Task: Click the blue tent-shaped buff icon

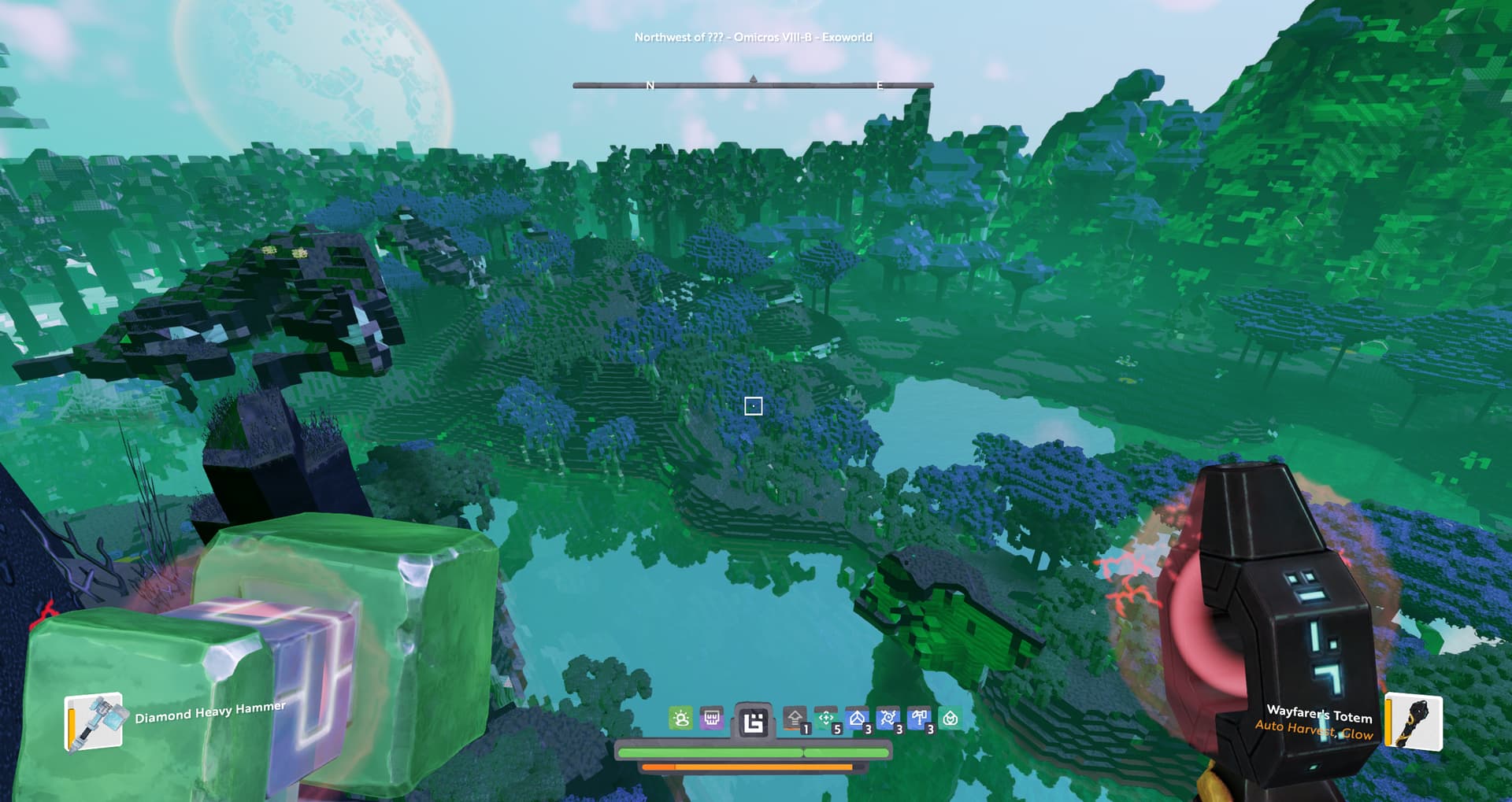Action: [858, 719]
